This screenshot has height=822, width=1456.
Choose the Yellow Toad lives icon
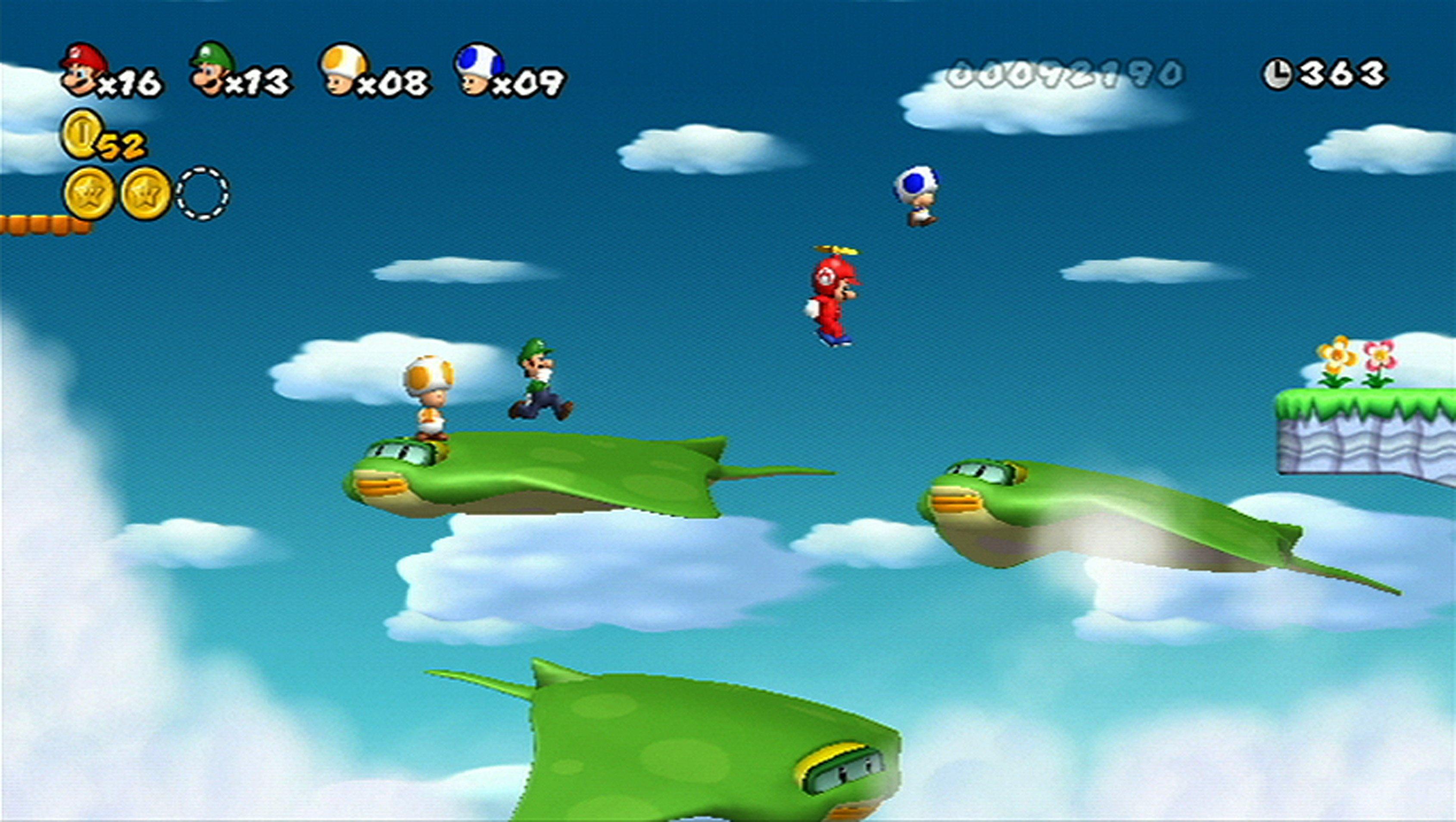point(343,69)
